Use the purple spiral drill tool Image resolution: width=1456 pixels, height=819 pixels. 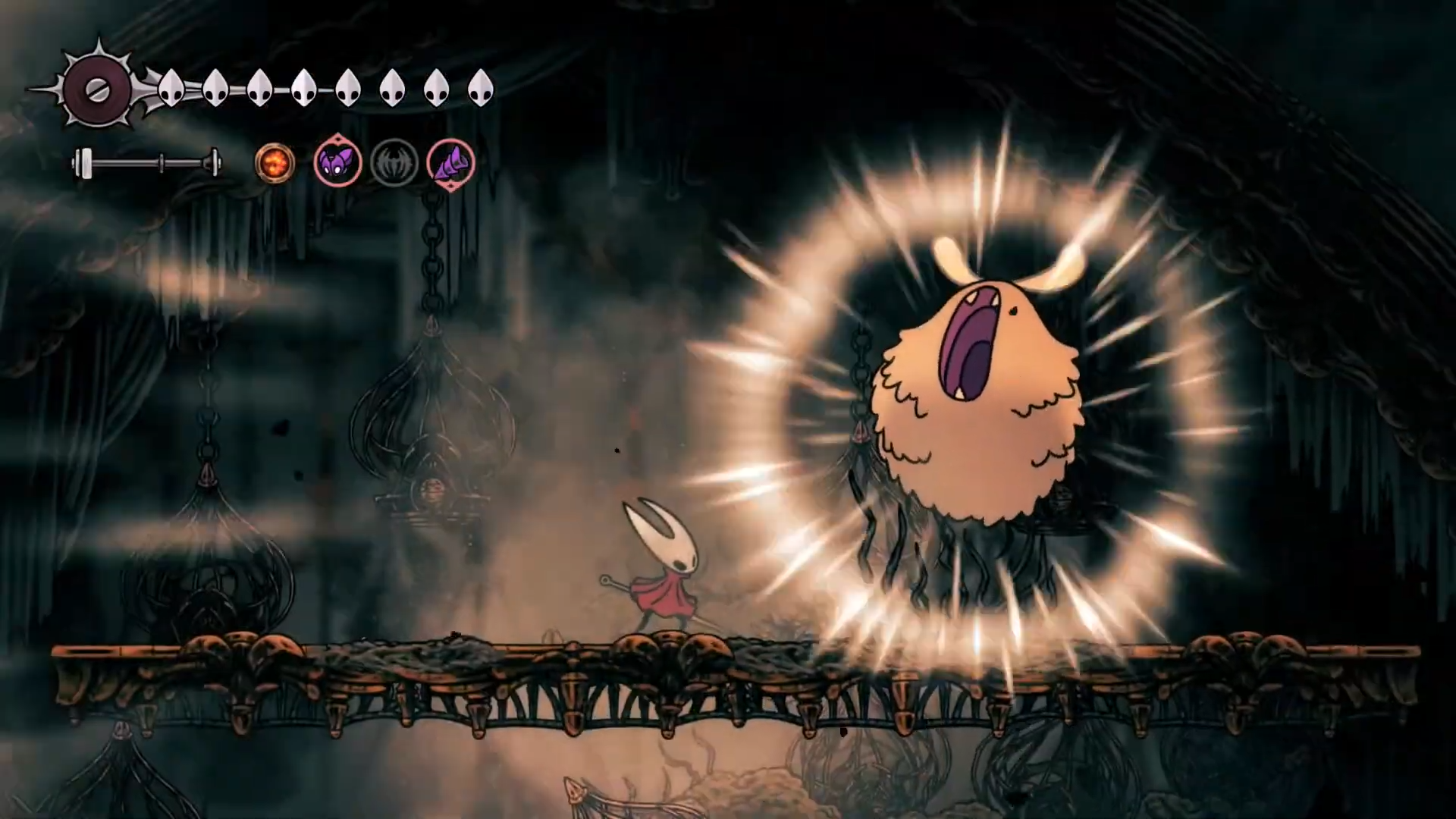(451, 162)
